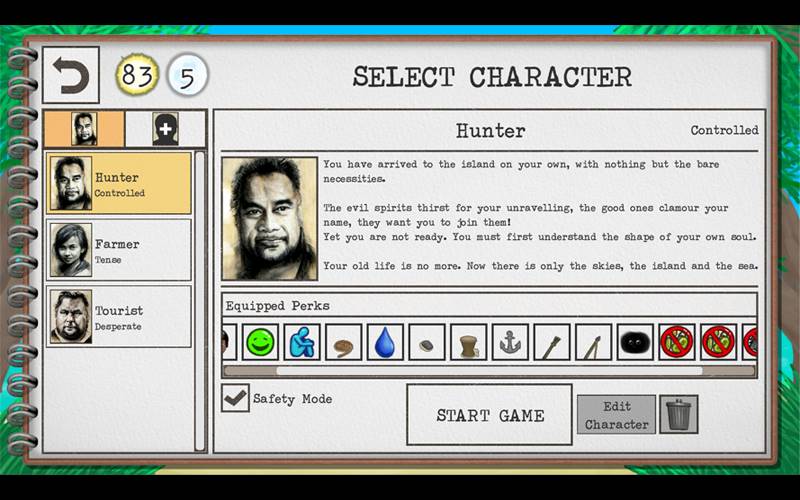Switch to the existing characters portrait tab
Viewport: 800px width, 500px height.
[x=85, y=129]
